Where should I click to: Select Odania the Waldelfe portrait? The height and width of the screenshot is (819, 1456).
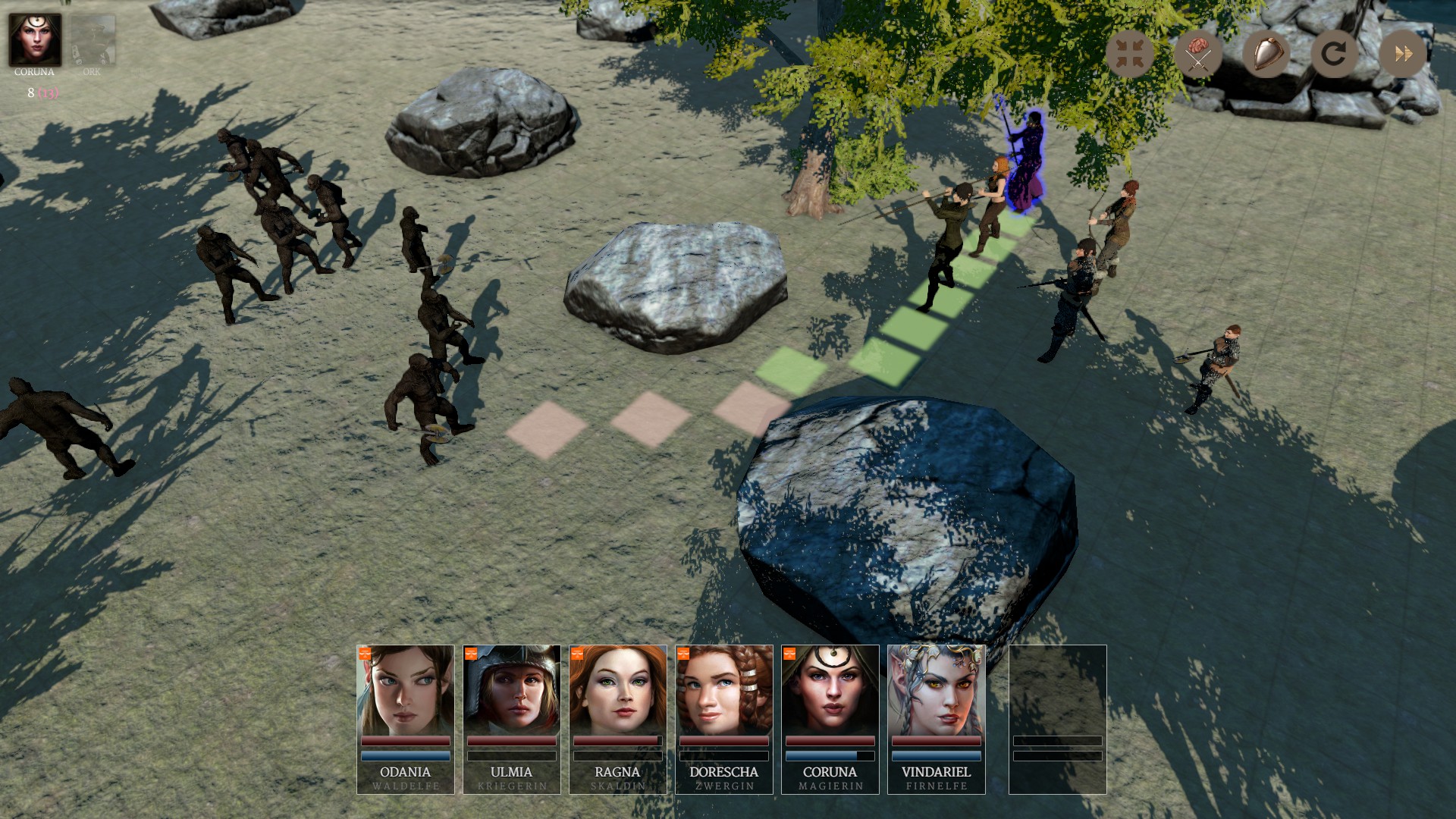coord(406,718)
